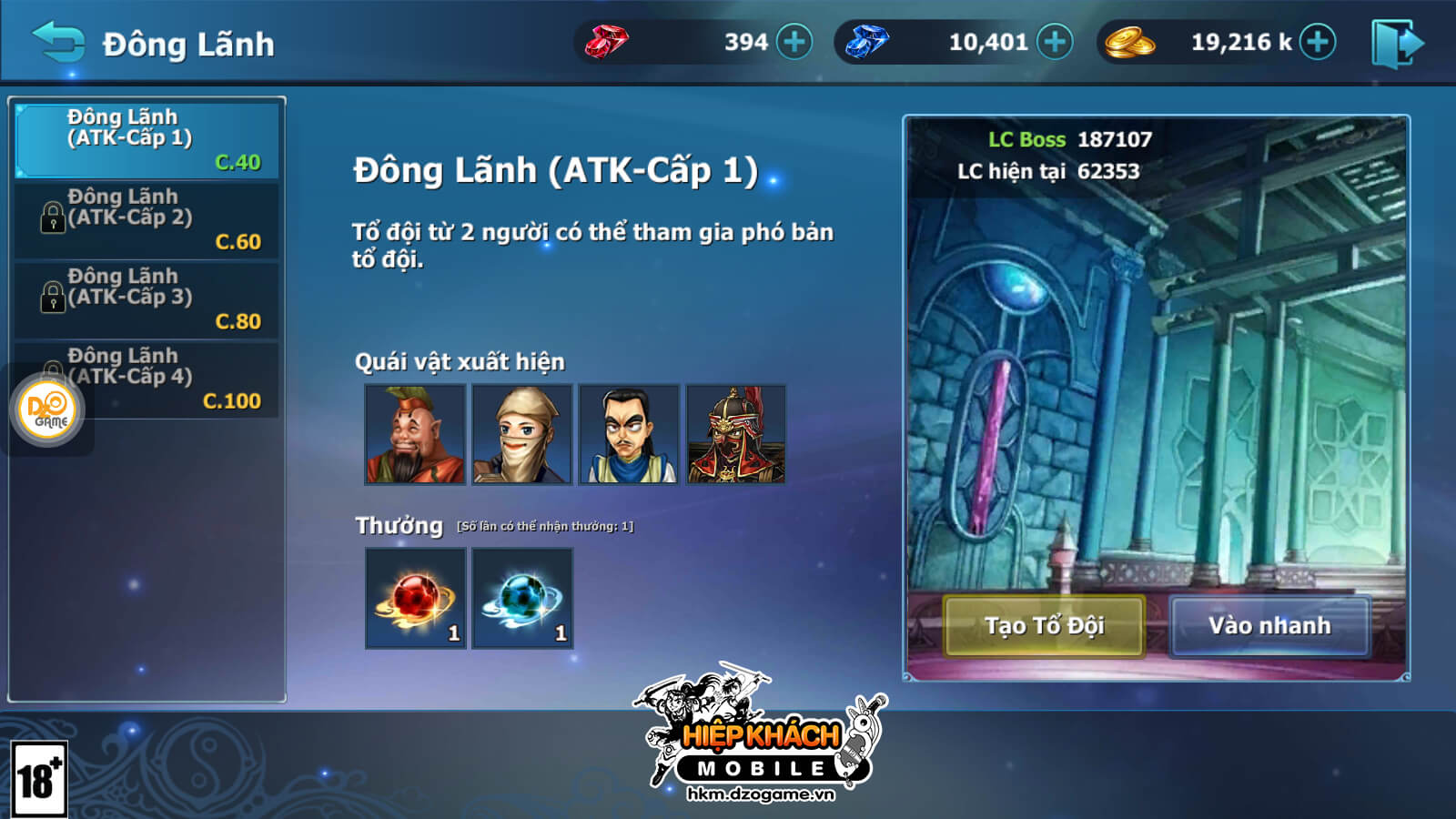Inspect the masked turban bandit portrait
The image size is (1456, 819).
click(522, 434)
